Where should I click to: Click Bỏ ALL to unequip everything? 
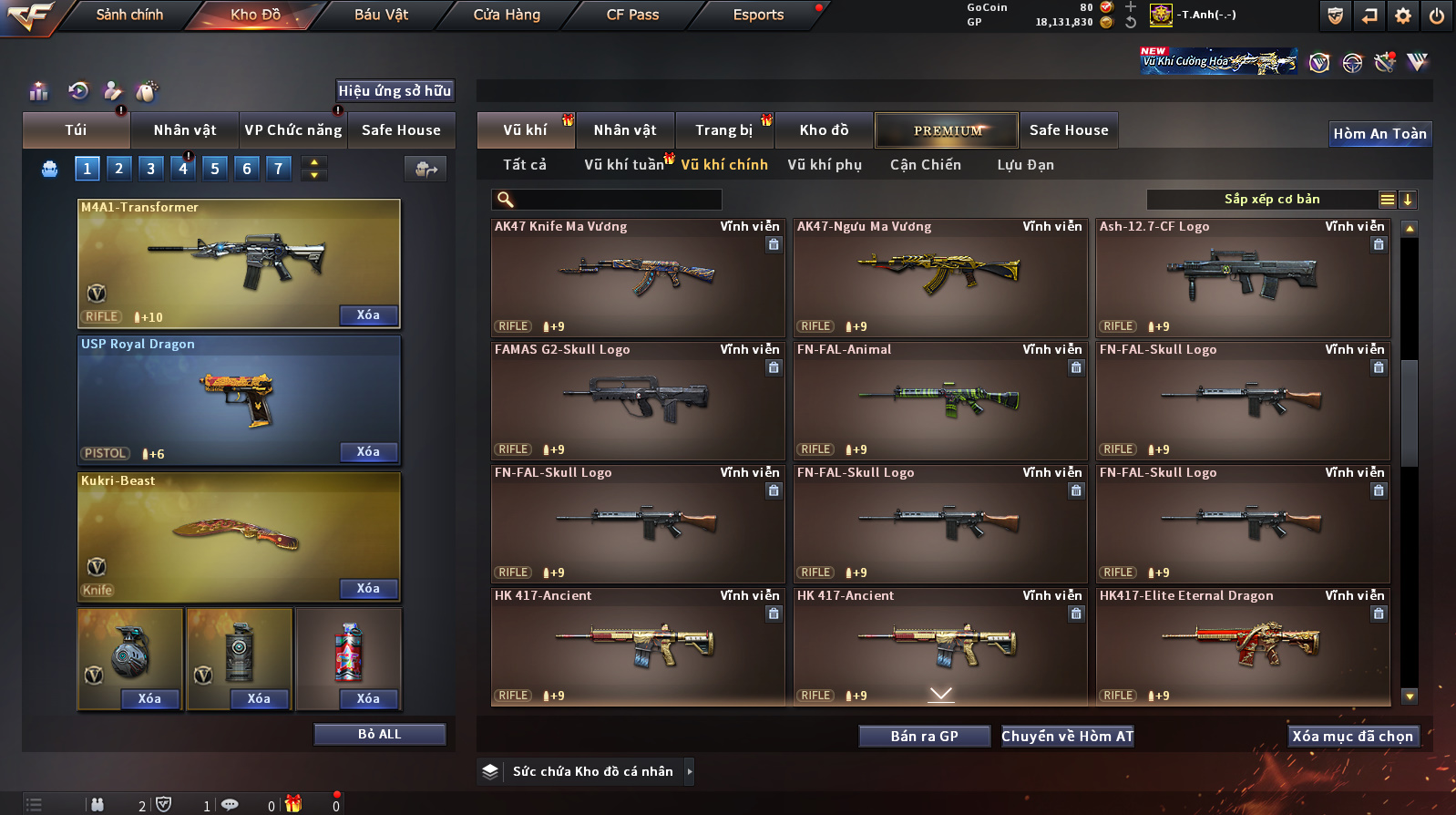pyautogui.click(x=379, y=735)
